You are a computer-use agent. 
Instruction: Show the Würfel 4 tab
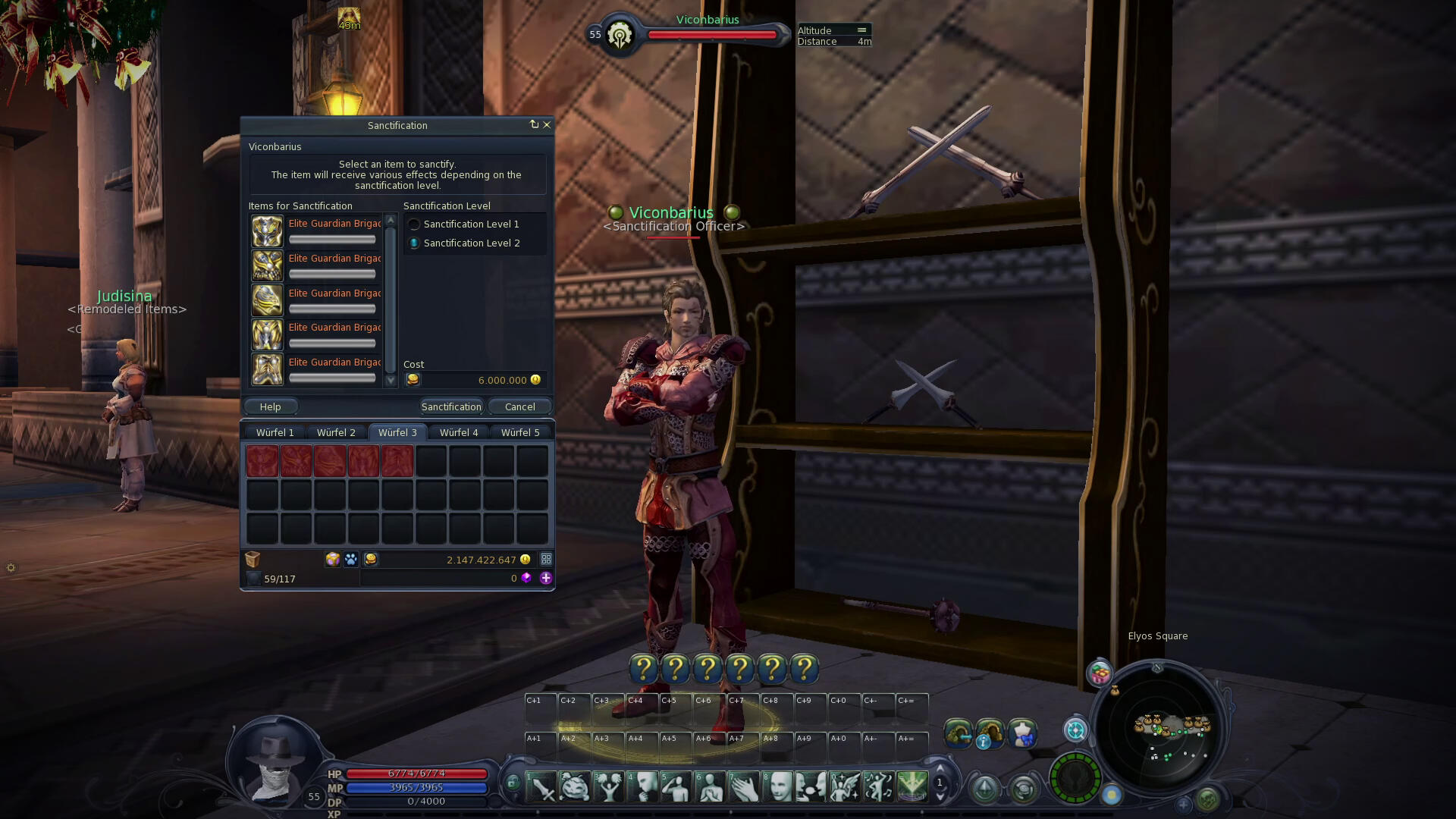(x=459, y=433)
